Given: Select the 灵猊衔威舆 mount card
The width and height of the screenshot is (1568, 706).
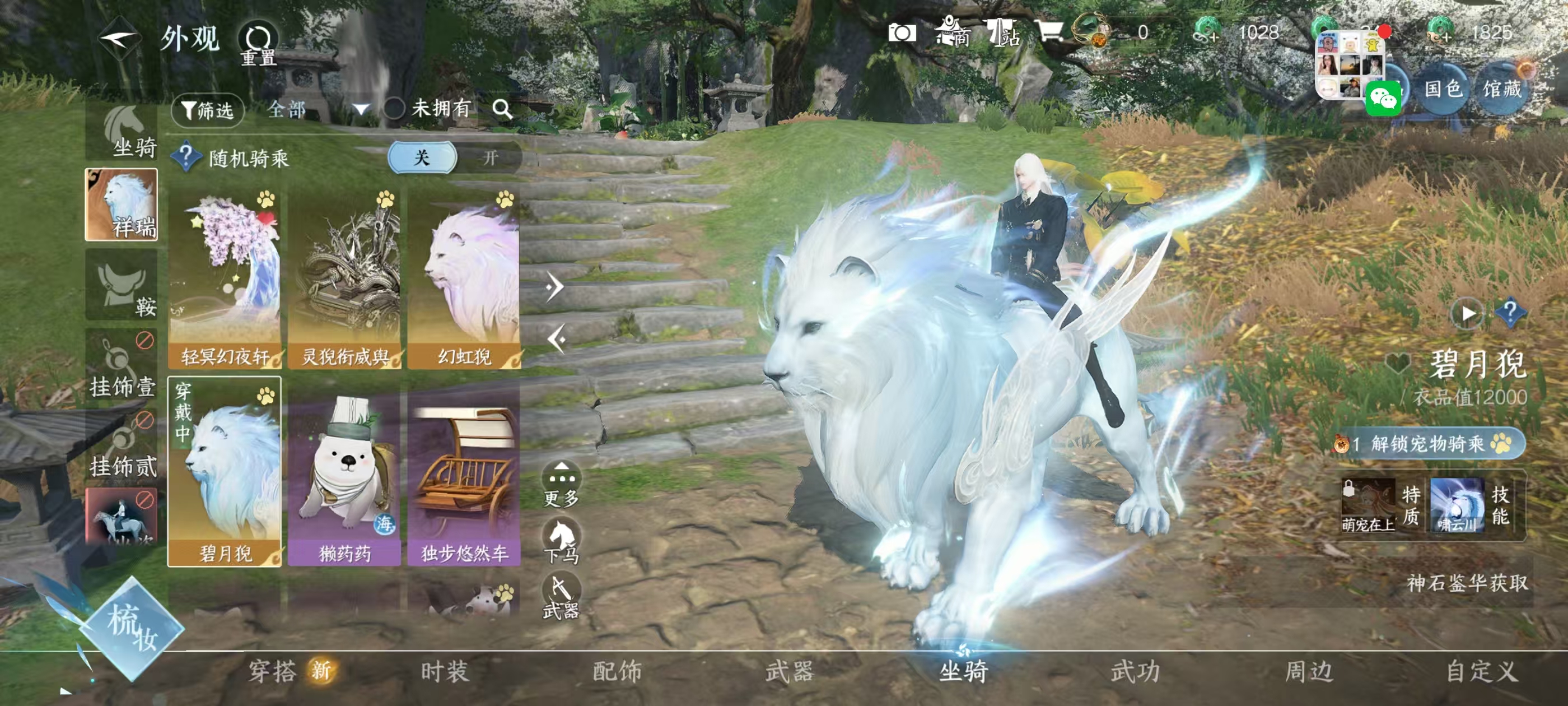Looking at the screenshot, I should pos(344,279).
